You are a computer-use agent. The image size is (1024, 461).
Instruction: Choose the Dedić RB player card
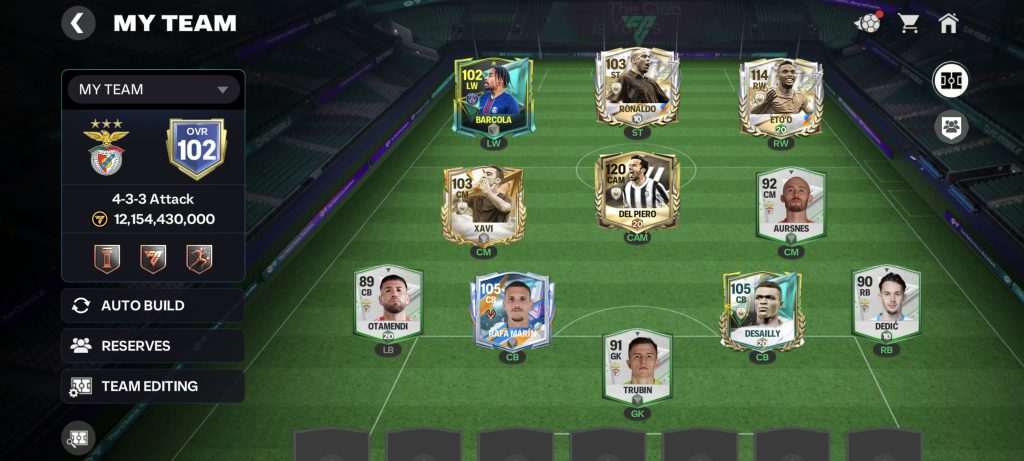click(x=886, y=302)
